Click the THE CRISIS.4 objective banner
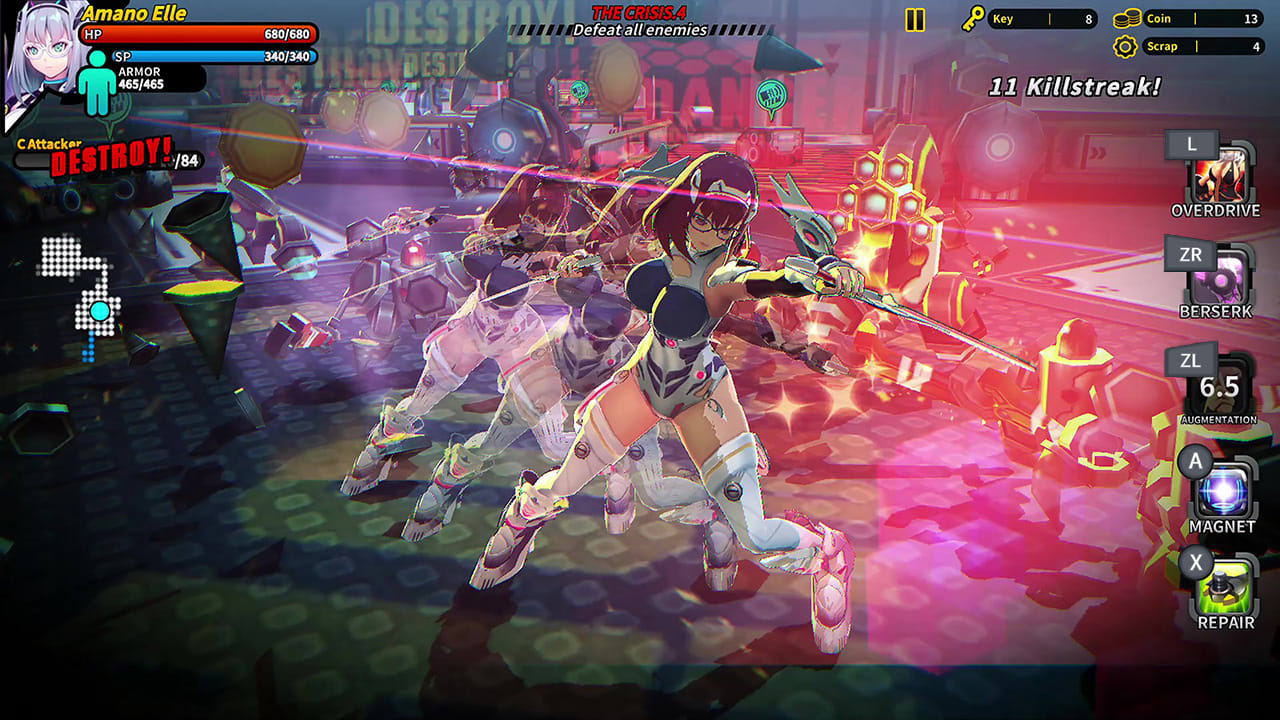 [637, 13]
